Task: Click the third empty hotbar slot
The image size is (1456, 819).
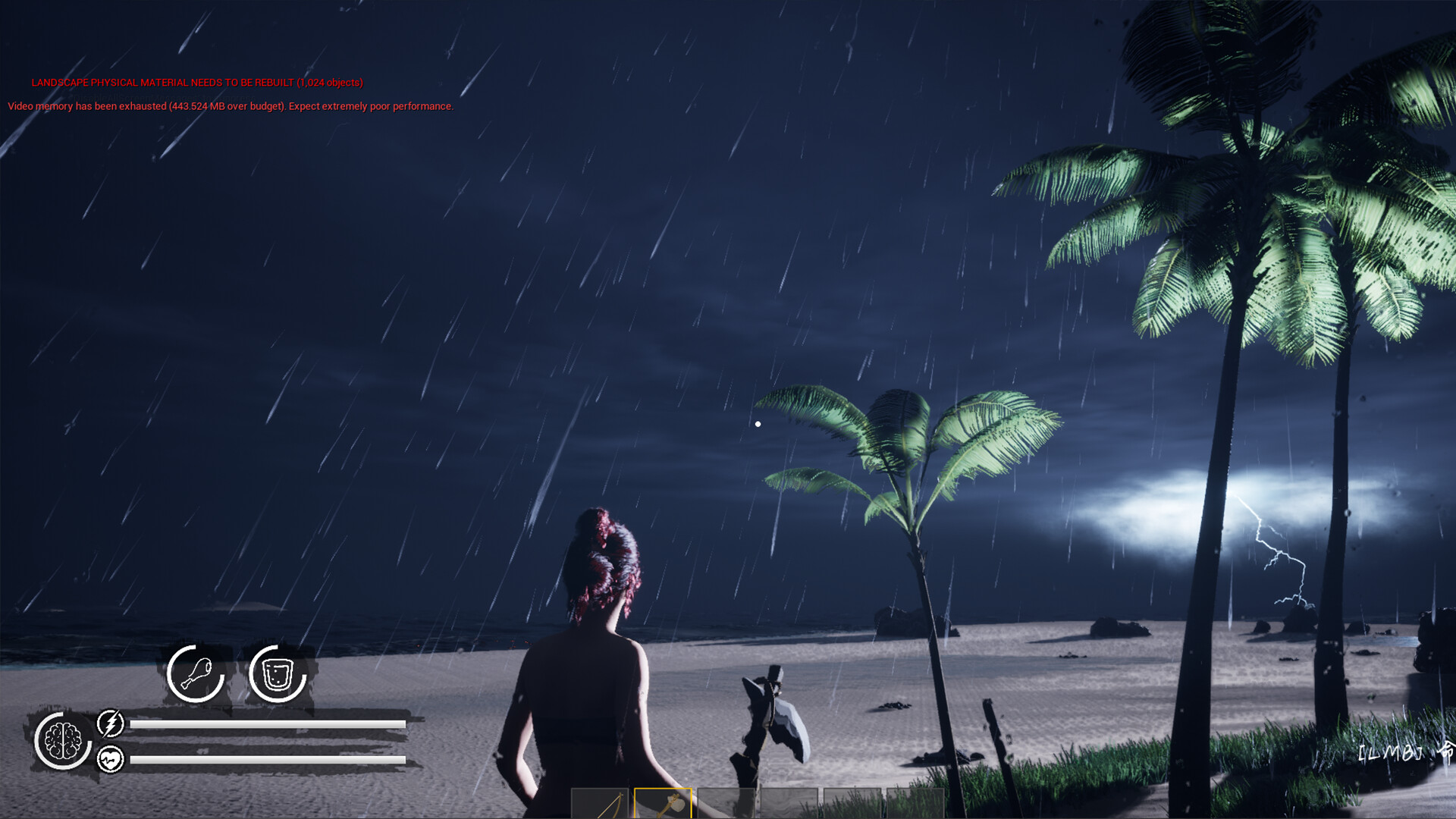Action: click(726, 805)
